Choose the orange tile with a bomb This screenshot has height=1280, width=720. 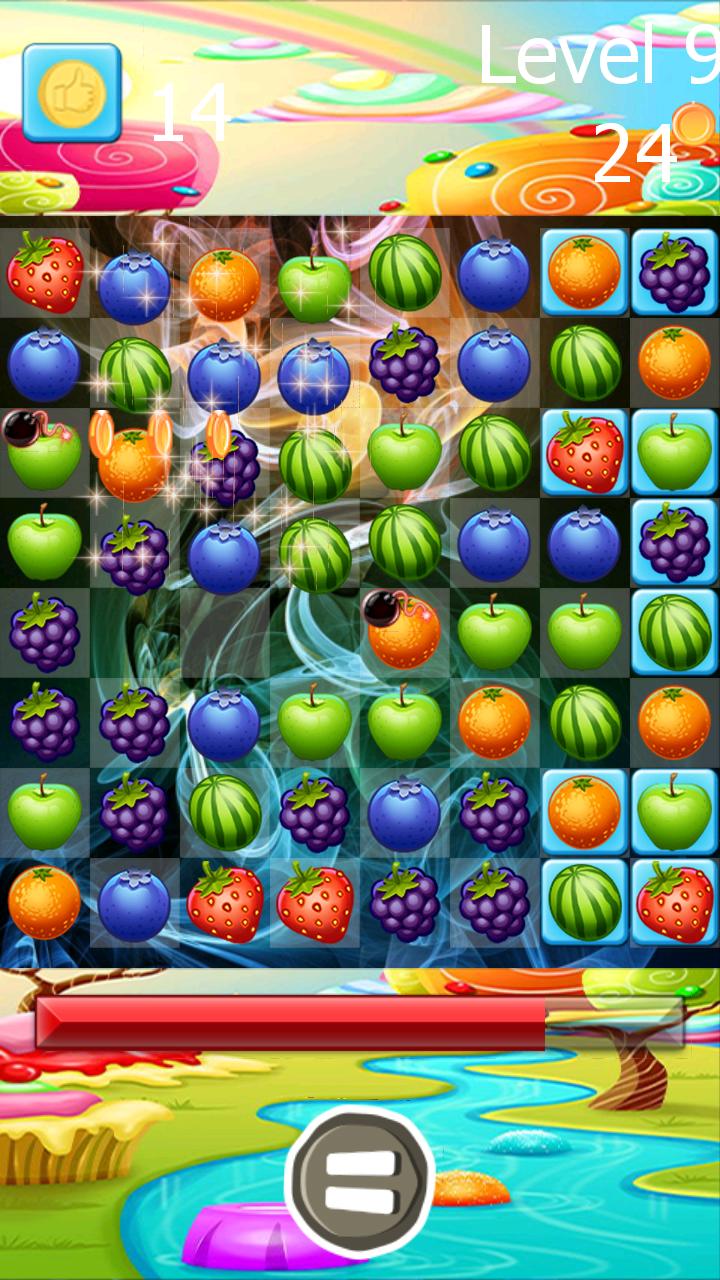click(403, 632)
